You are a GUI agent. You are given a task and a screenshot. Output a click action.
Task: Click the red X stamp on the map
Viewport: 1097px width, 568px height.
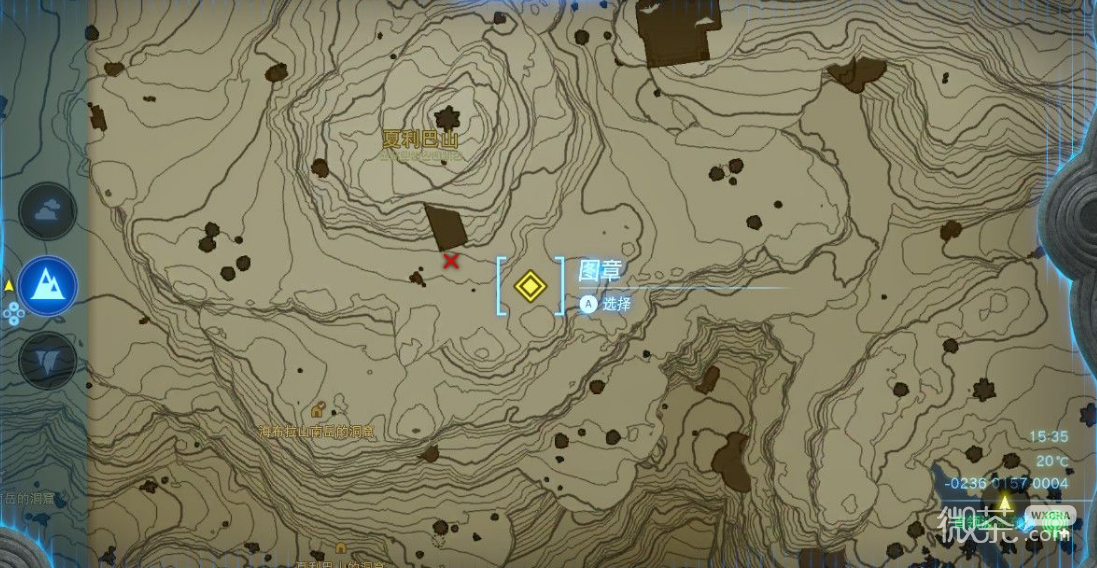point(451,261)
